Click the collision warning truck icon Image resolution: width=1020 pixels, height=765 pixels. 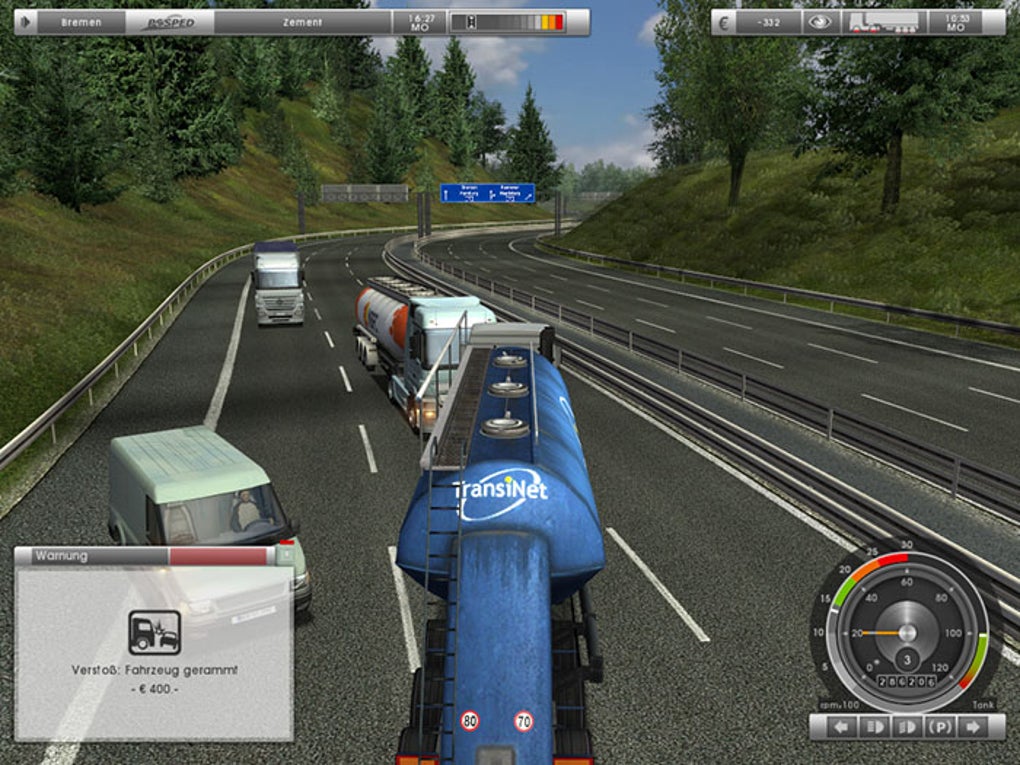click(x=155, y=632)
